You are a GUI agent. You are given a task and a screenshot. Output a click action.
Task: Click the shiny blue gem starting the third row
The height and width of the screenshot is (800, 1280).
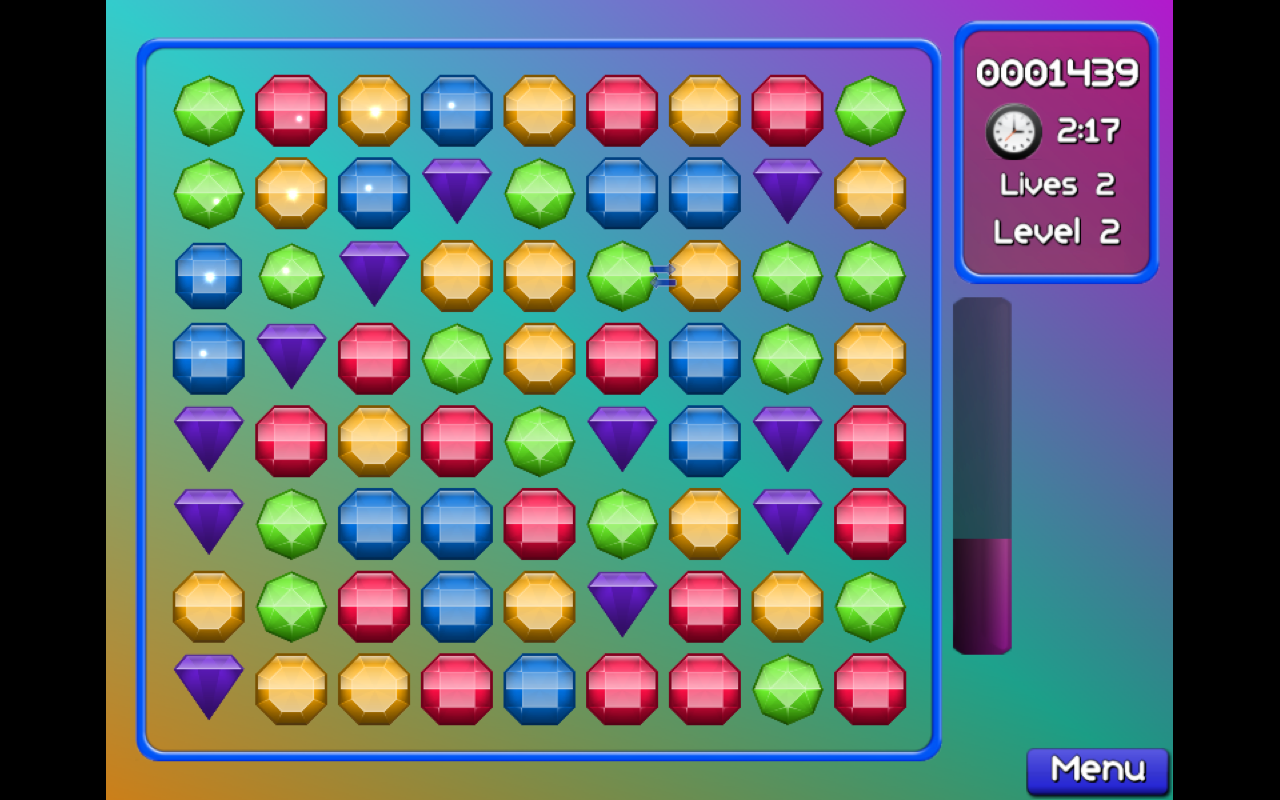click(x=208, y=275)
